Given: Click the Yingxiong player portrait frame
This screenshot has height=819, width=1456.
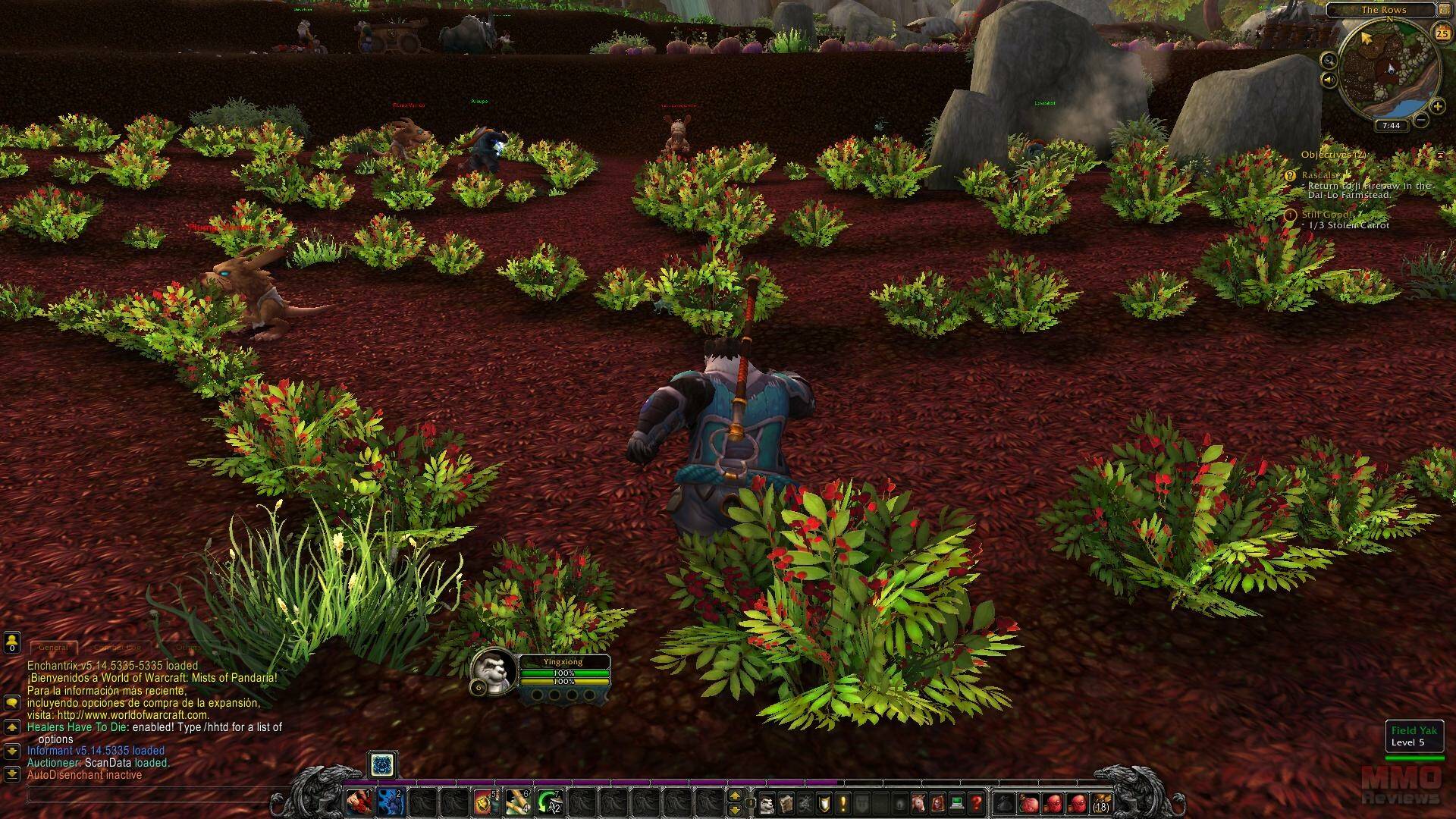Looking at the screenshot, I should [494, 670].
